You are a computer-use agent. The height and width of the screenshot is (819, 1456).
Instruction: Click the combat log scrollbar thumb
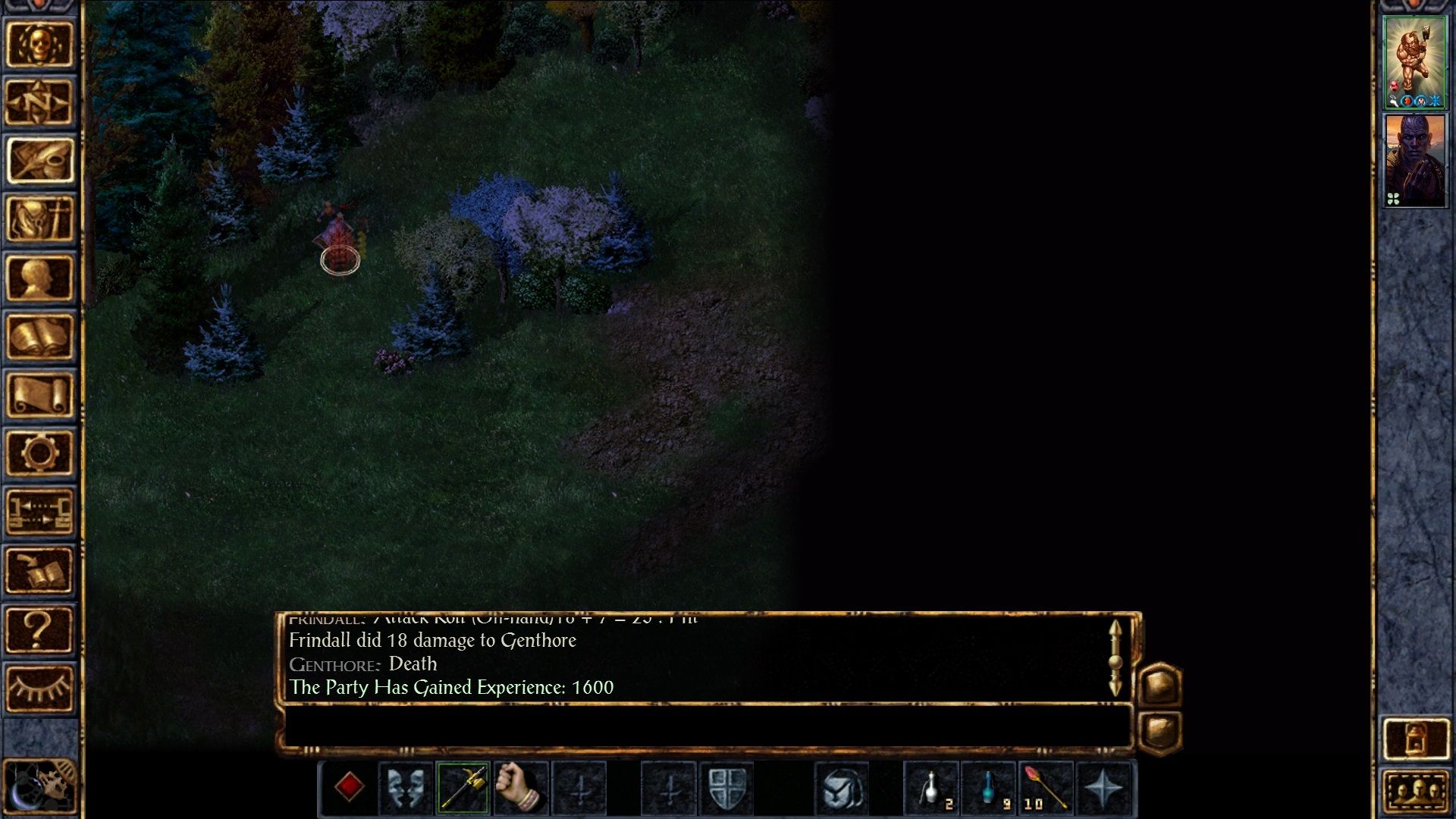coord(1115,661)
